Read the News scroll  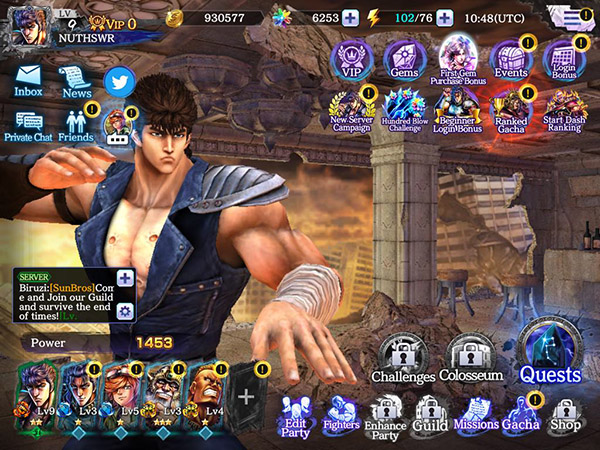(76, 80)
